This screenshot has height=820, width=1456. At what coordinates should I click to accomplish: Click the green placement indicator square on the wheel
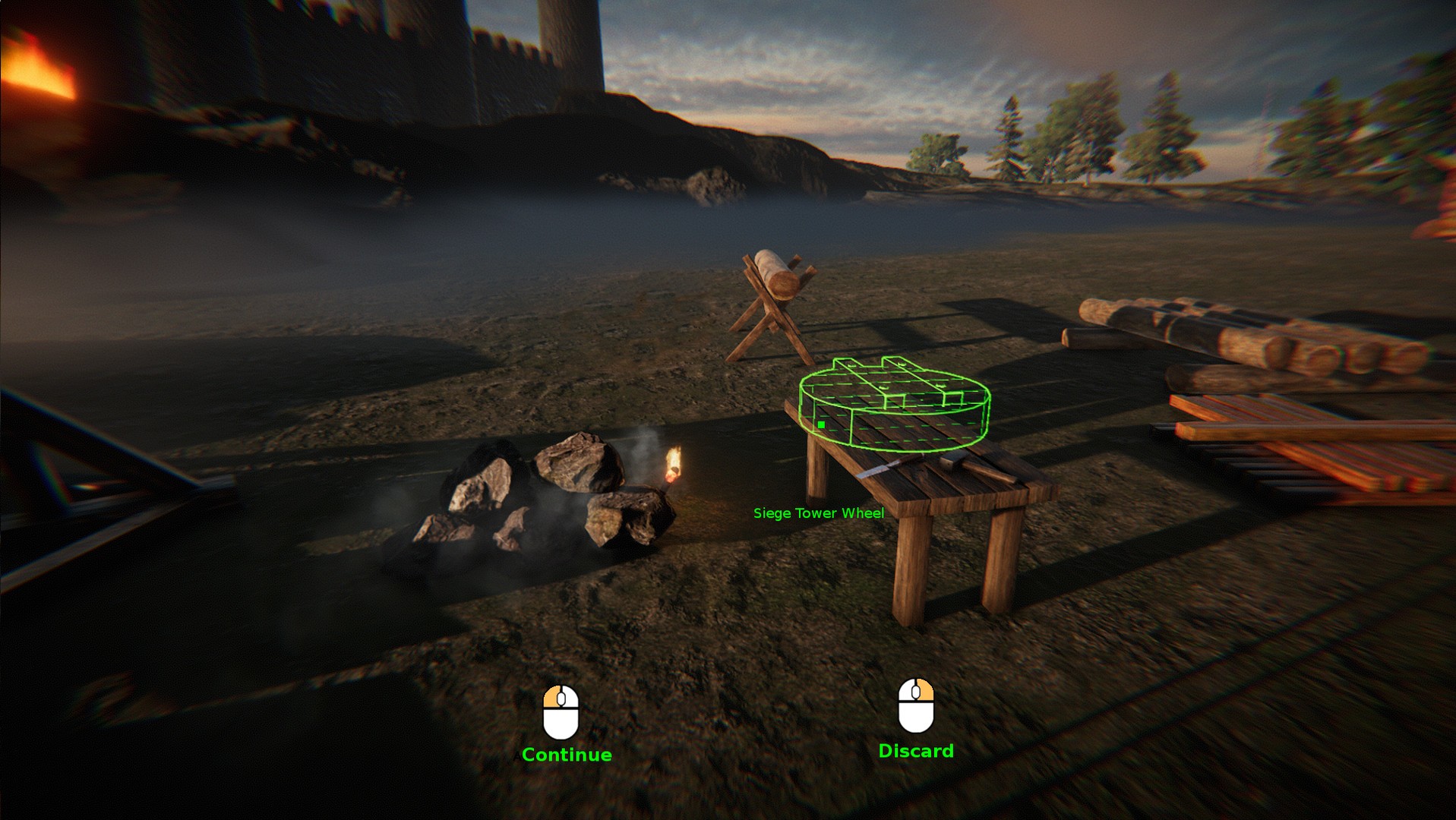[x=822, y=426]
